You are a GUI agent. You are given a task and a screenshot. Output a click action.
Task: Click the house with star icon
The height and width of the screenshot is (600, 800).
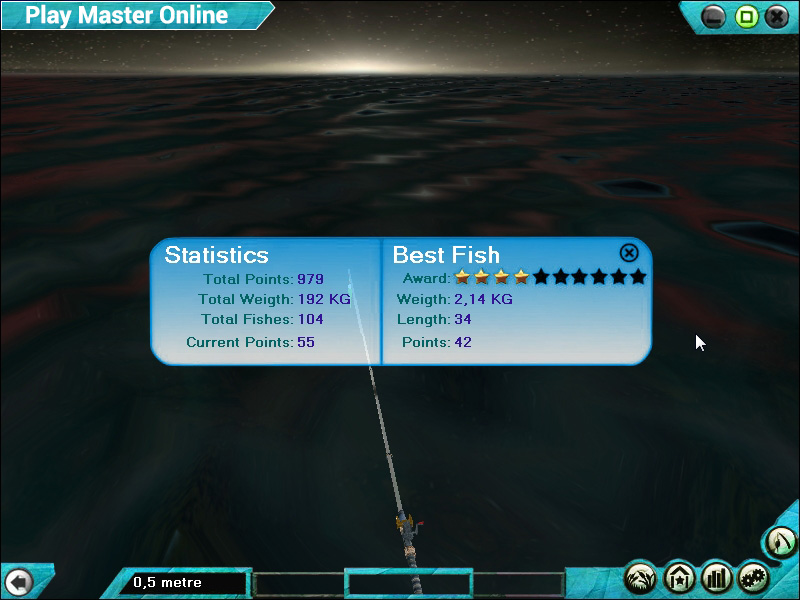pyautogui.click(x=679, y=577)
